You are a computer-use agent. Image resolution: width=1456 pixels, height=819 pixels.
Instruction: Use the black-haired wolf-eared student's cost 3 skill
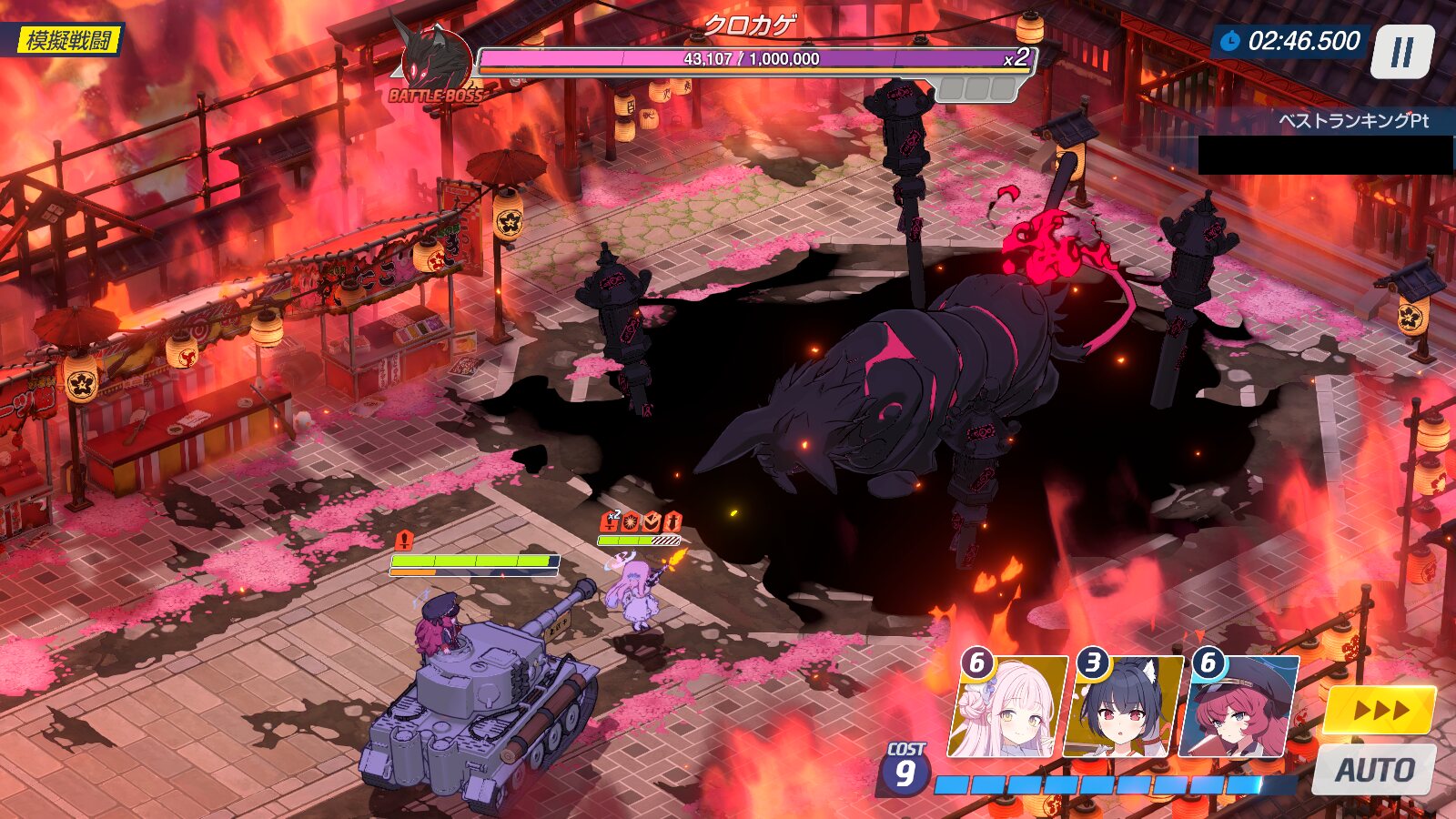tap(1125, 707)
